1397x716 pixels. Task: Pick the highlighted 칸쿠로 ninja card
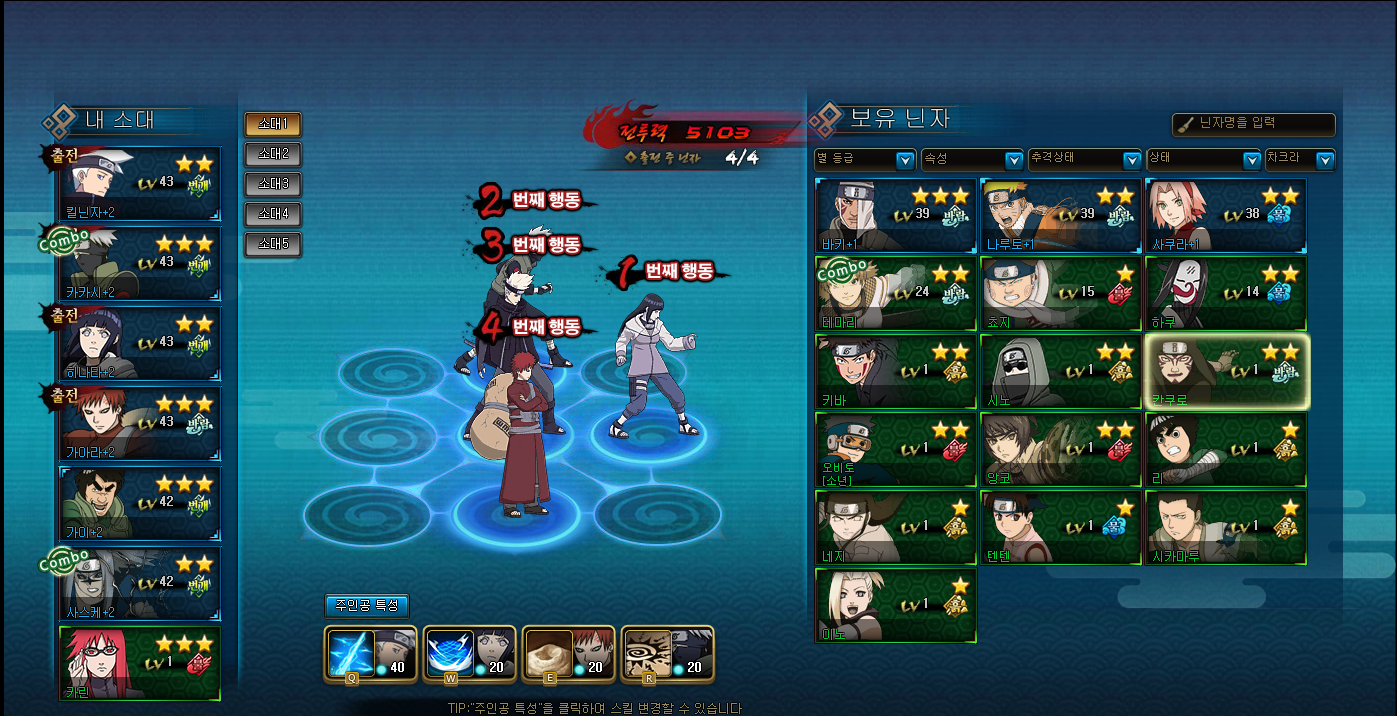point(1226,372)
